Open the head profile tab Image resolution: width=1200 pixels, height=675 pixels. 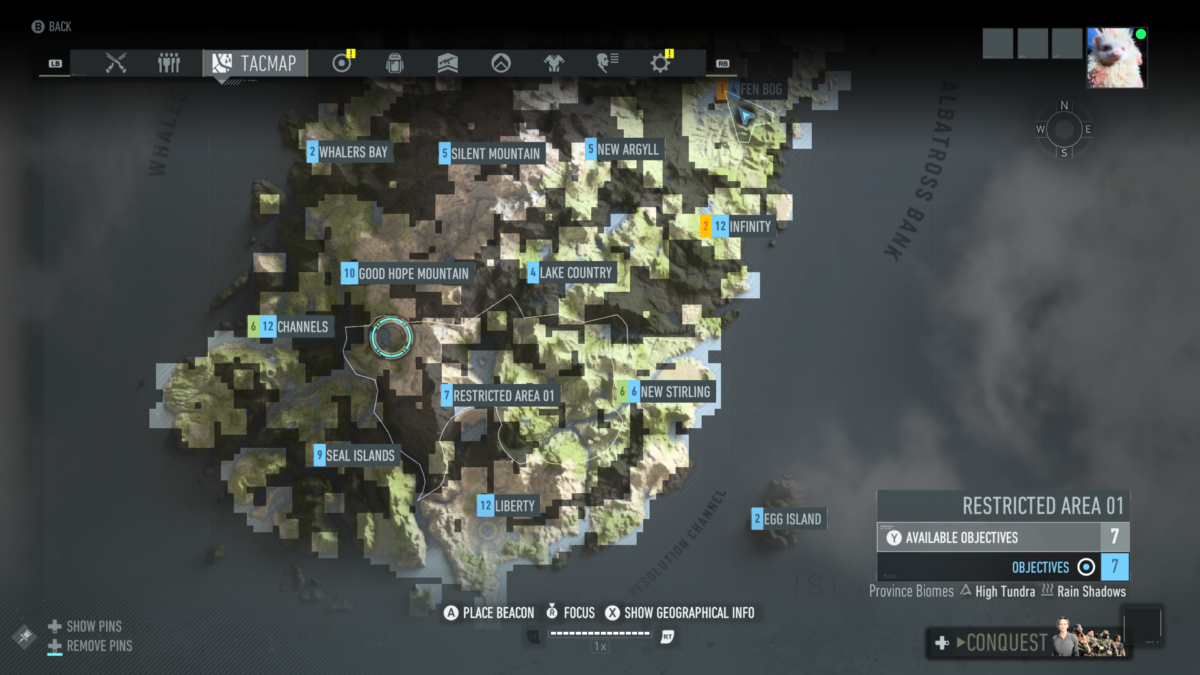coord(607,63)
